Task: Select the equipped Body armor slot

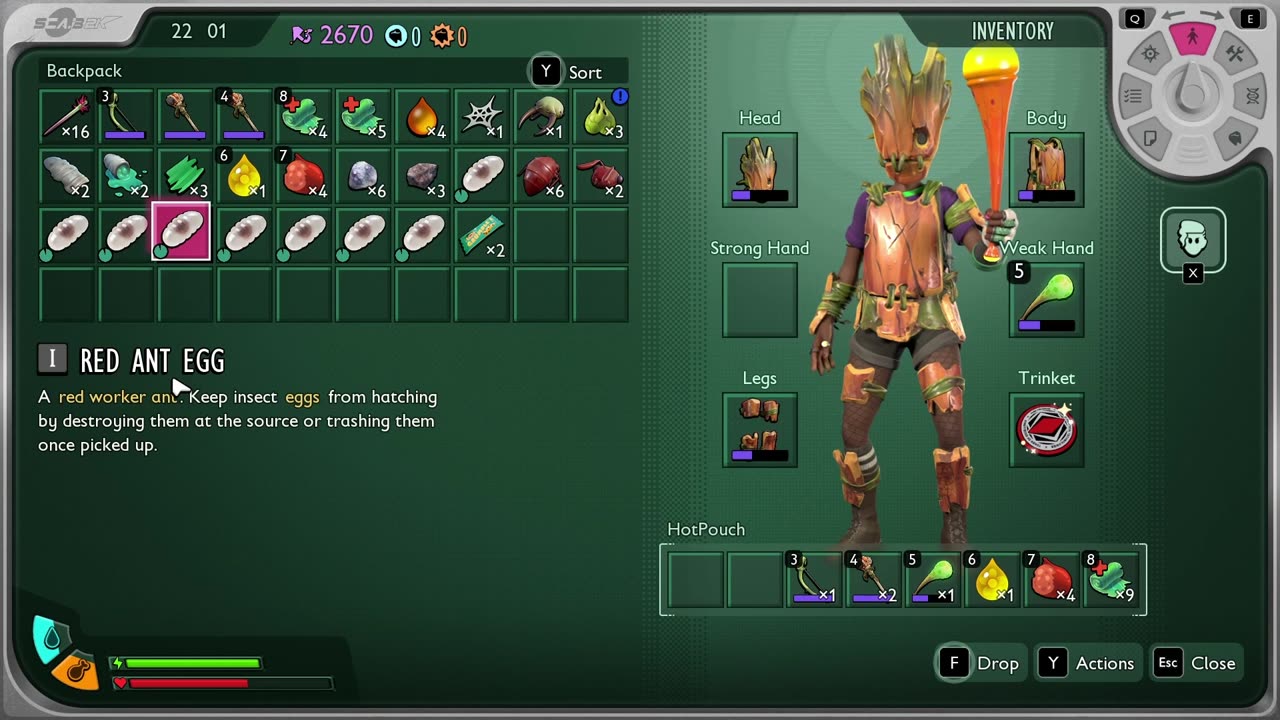Action: (x=1046, y=169)
